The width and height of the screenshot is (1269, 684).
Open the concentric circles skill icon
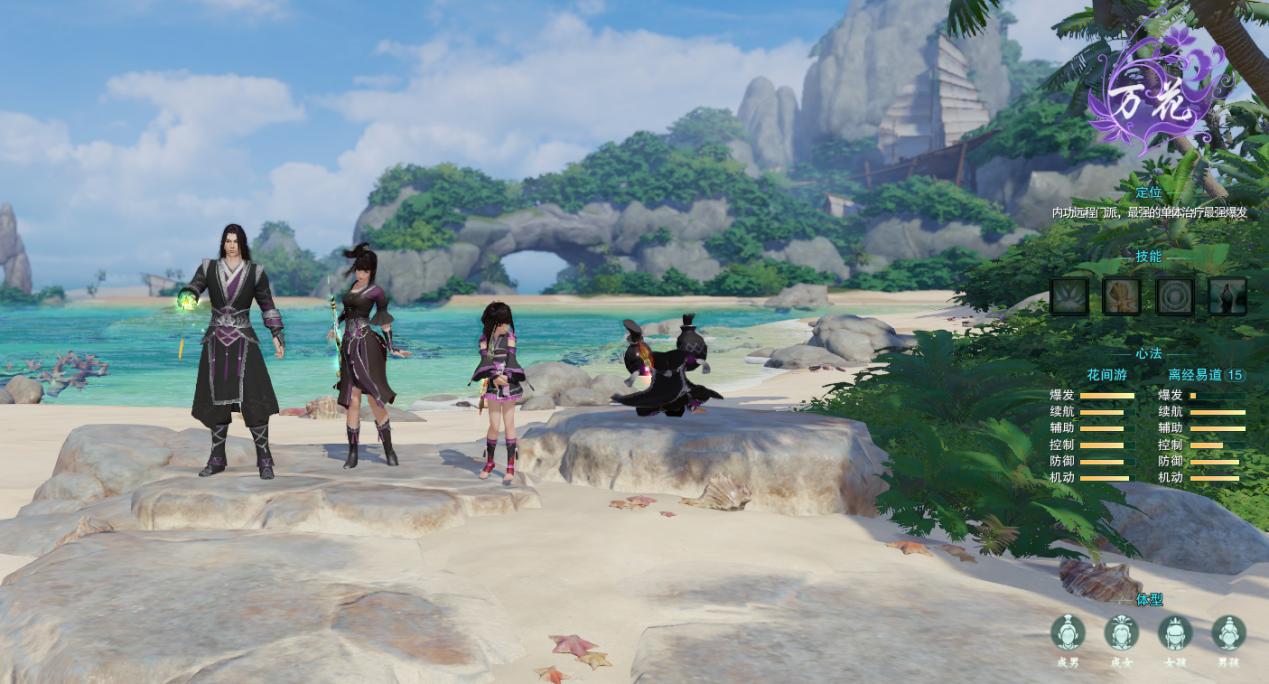(1175, 296)
